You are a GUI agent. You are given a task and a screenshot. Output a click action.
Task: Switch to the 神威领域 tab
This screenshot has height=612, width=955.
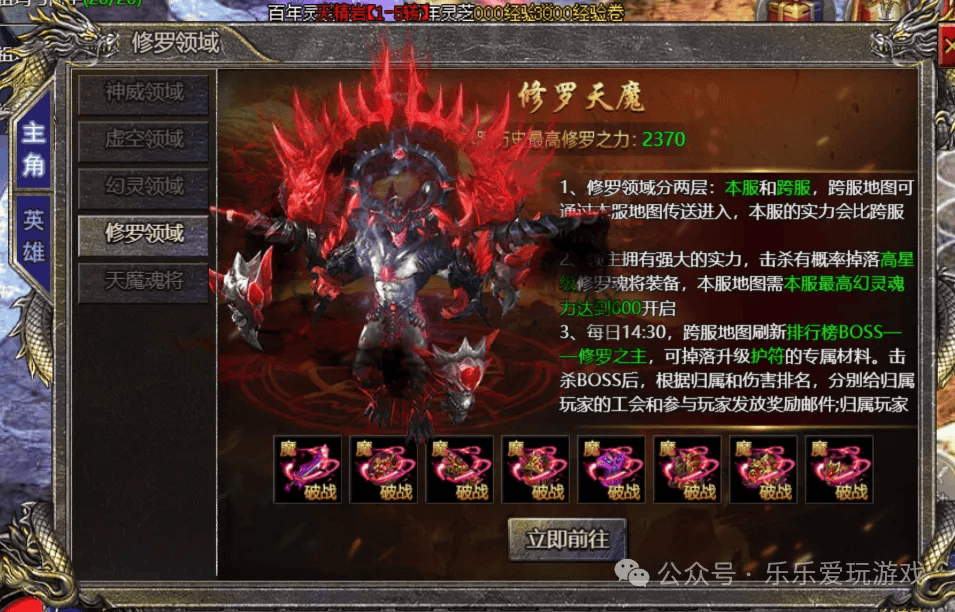144,93
